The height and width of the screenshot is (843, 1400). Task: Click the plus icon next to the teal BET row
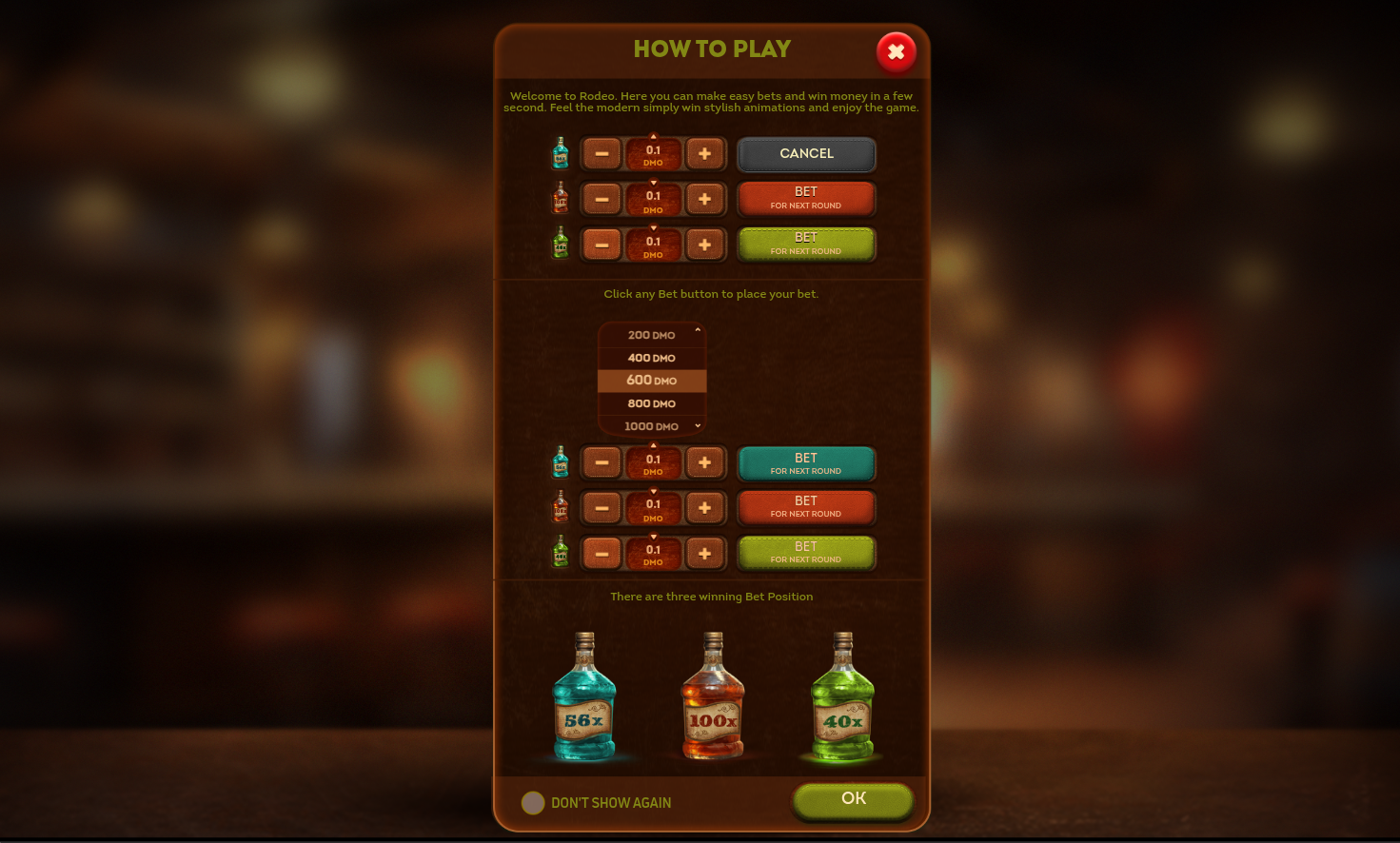click(x=705, y=461)
